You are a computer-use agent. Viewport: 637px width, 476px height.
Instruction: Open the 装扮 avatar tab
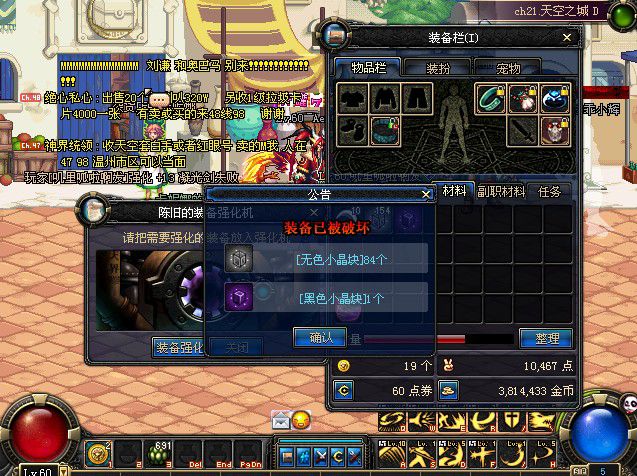pos(438,68)
